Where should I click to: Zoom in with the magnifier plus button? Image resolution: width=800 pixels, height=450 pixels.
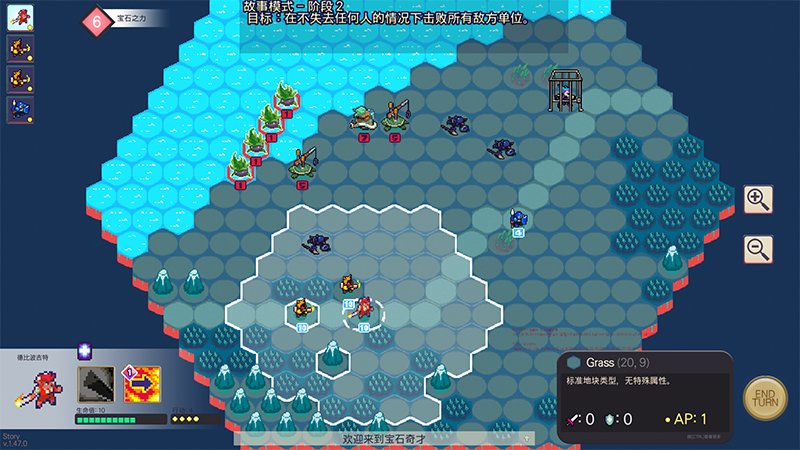(759, 200)
